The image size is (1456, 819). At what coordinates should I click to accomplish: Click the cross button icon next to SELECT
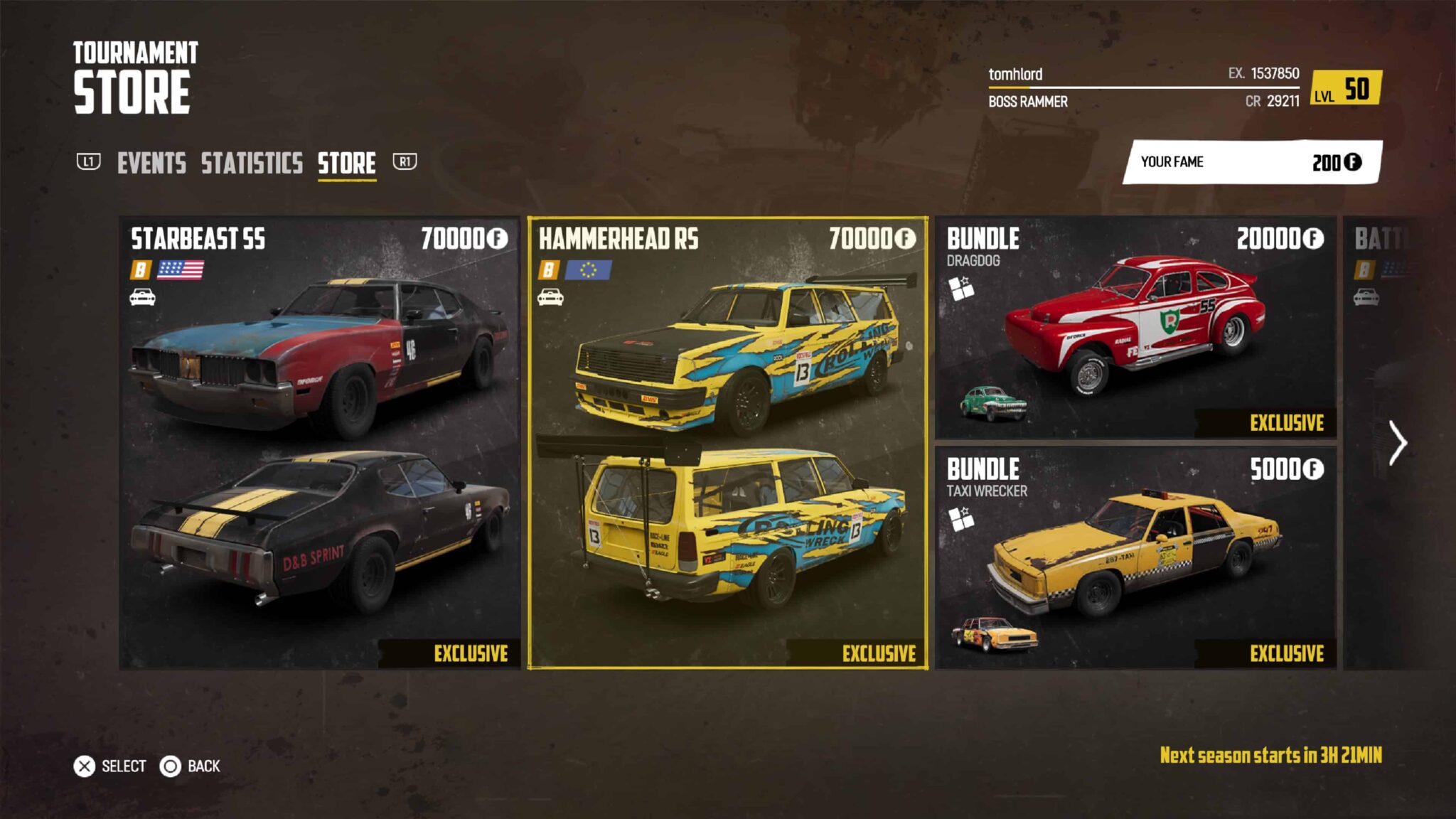[x=85, y=766]
